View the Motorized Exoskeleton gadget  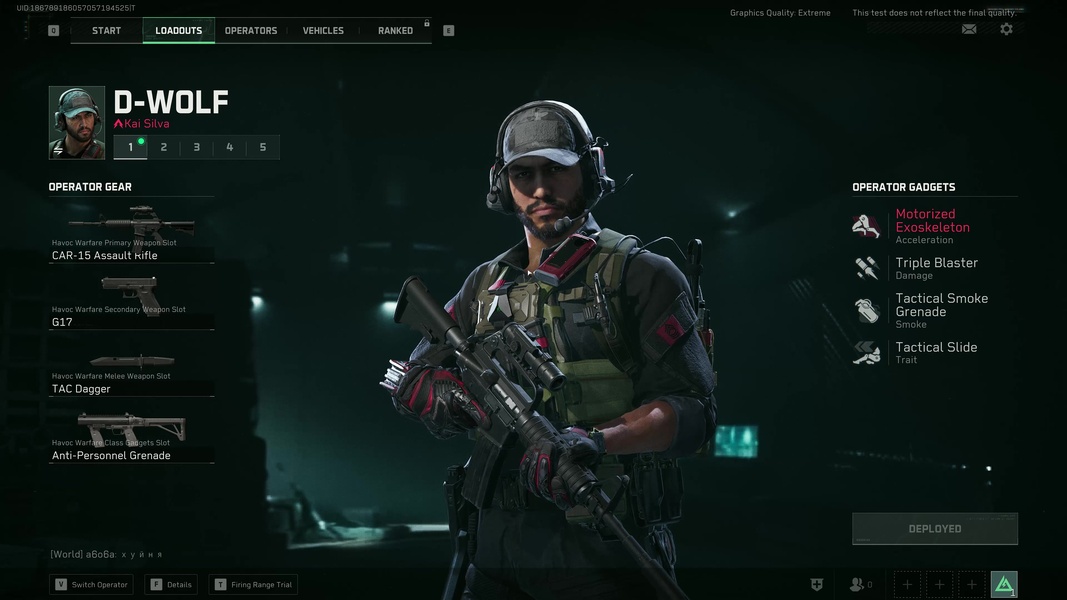932,226
